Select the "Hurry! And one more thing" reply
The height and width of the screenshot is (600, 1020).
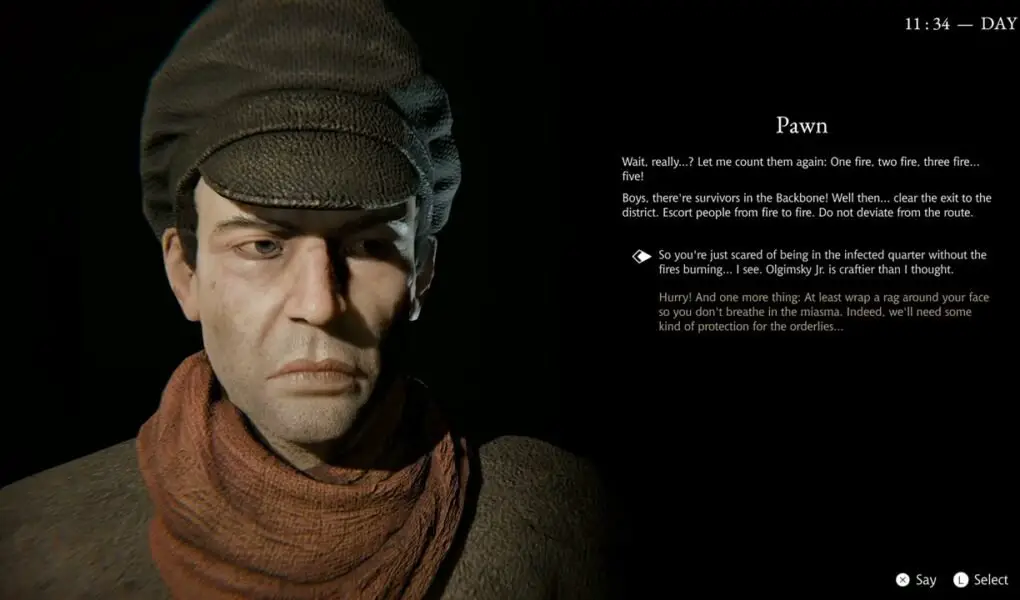pyautogui.click(x=814, y=312)
